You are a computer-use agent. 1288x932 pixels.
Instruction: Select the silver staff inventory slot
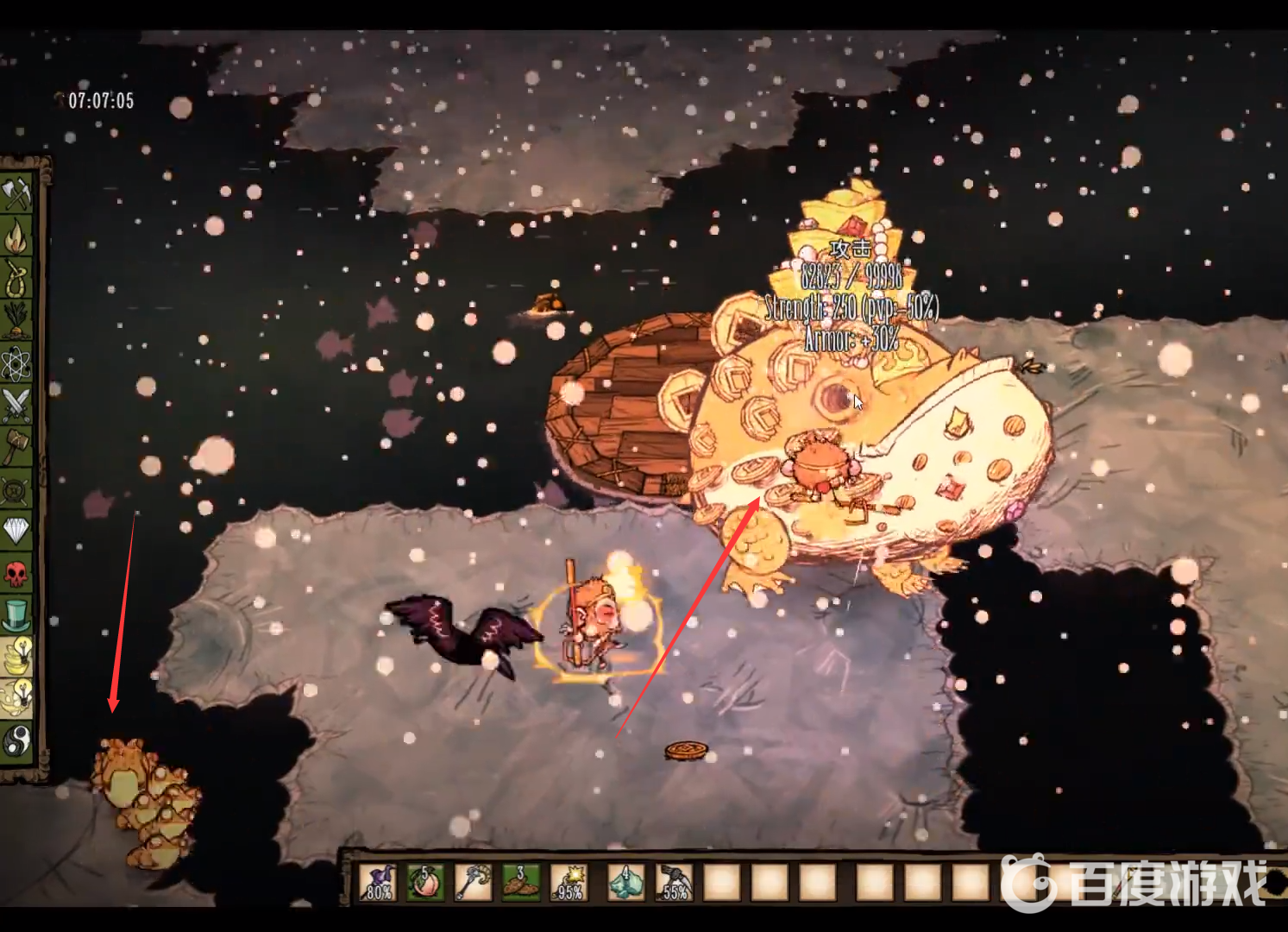pyautogui.click(x=473, y=882)
